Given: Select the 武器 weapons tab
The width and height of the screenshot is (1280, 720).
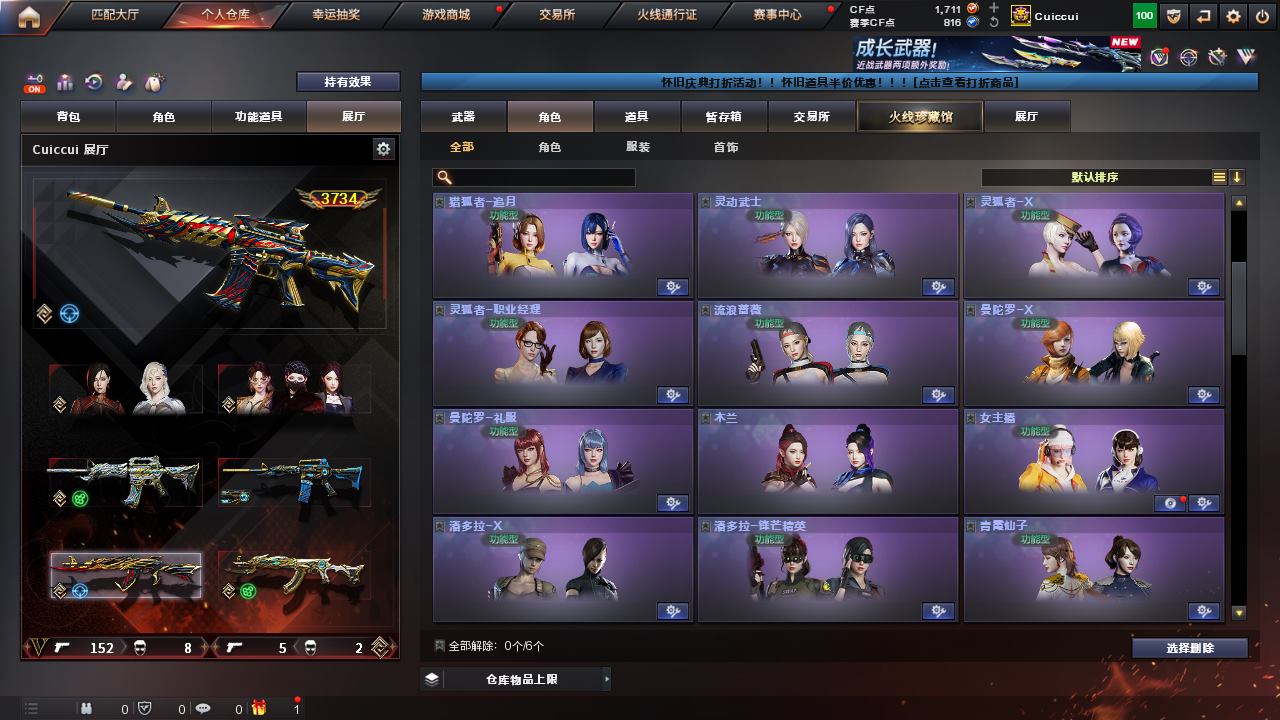Looking at the screenshot, I should coord(463,117).
